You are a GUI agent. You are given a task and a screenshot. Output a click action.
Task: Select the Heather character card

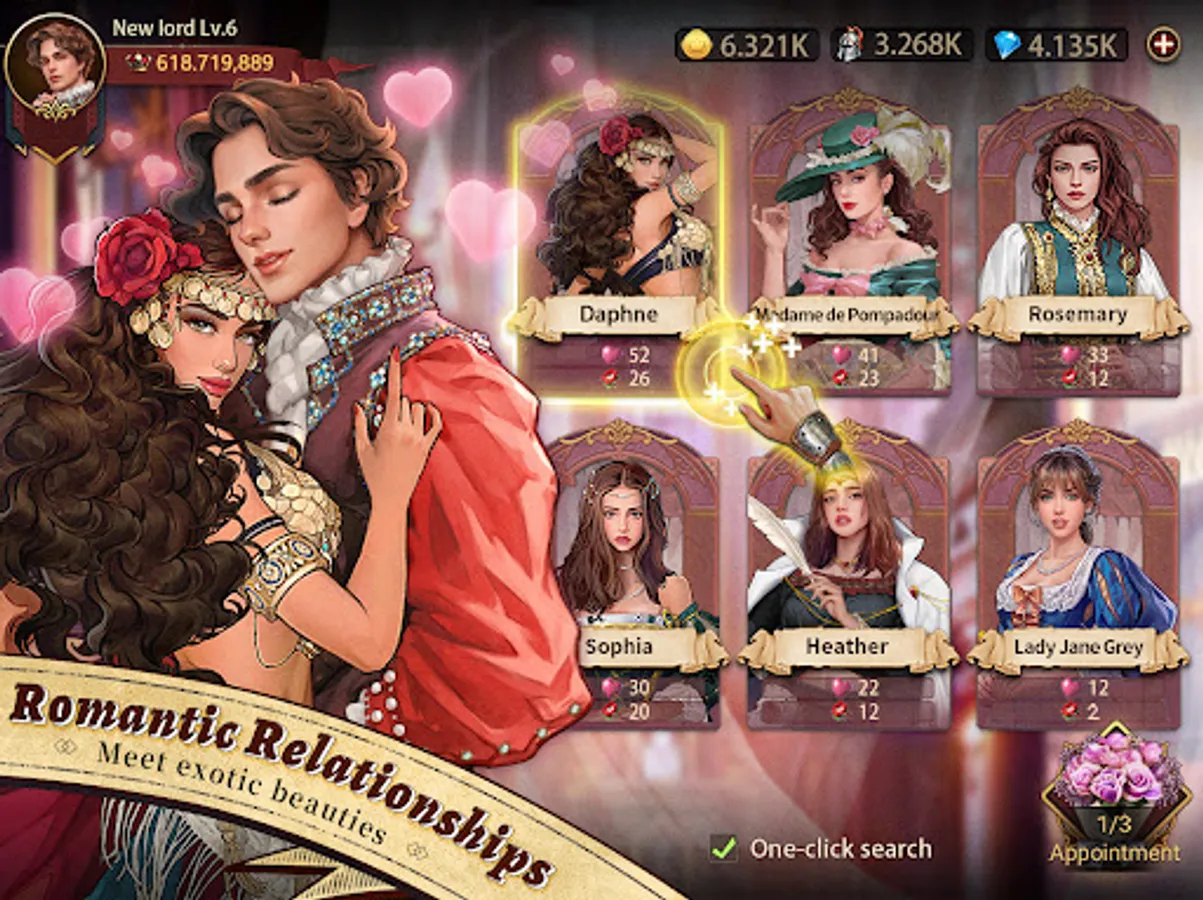848,580
